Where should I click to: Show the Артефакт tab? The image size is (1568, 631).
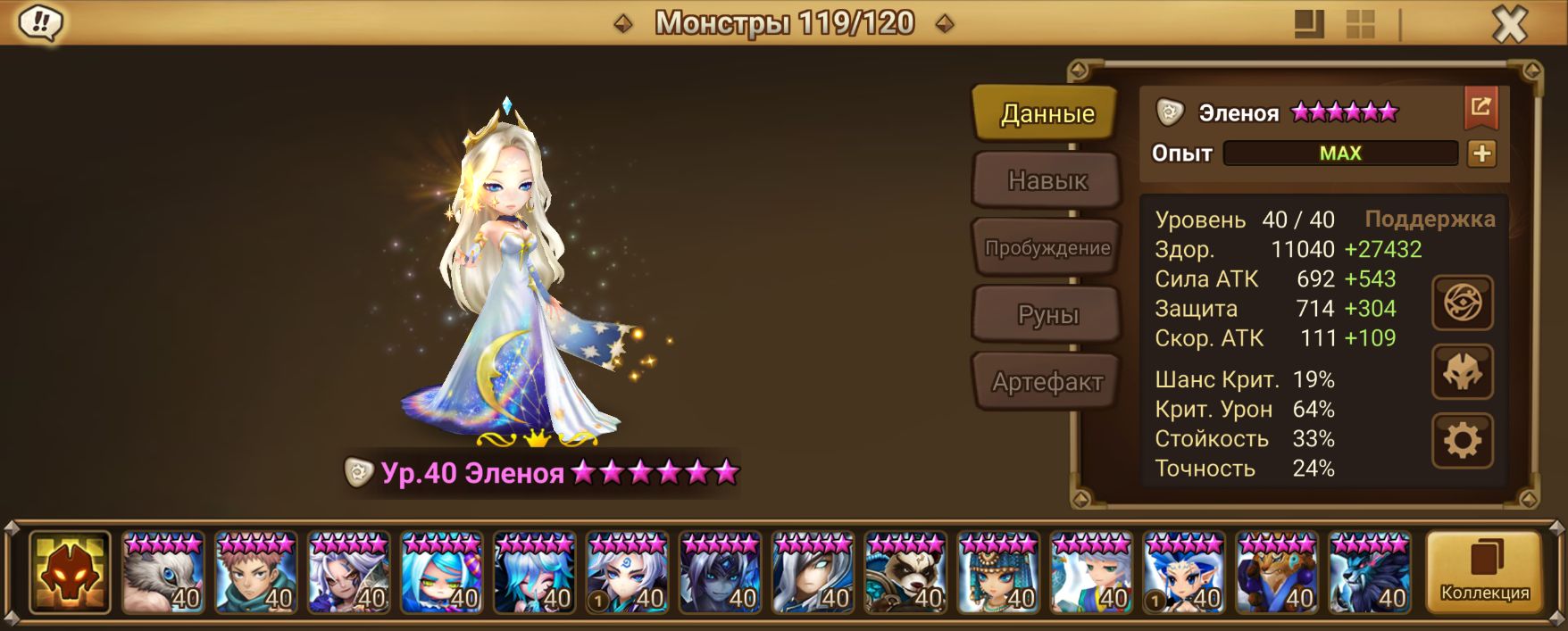click(1047, 382)
